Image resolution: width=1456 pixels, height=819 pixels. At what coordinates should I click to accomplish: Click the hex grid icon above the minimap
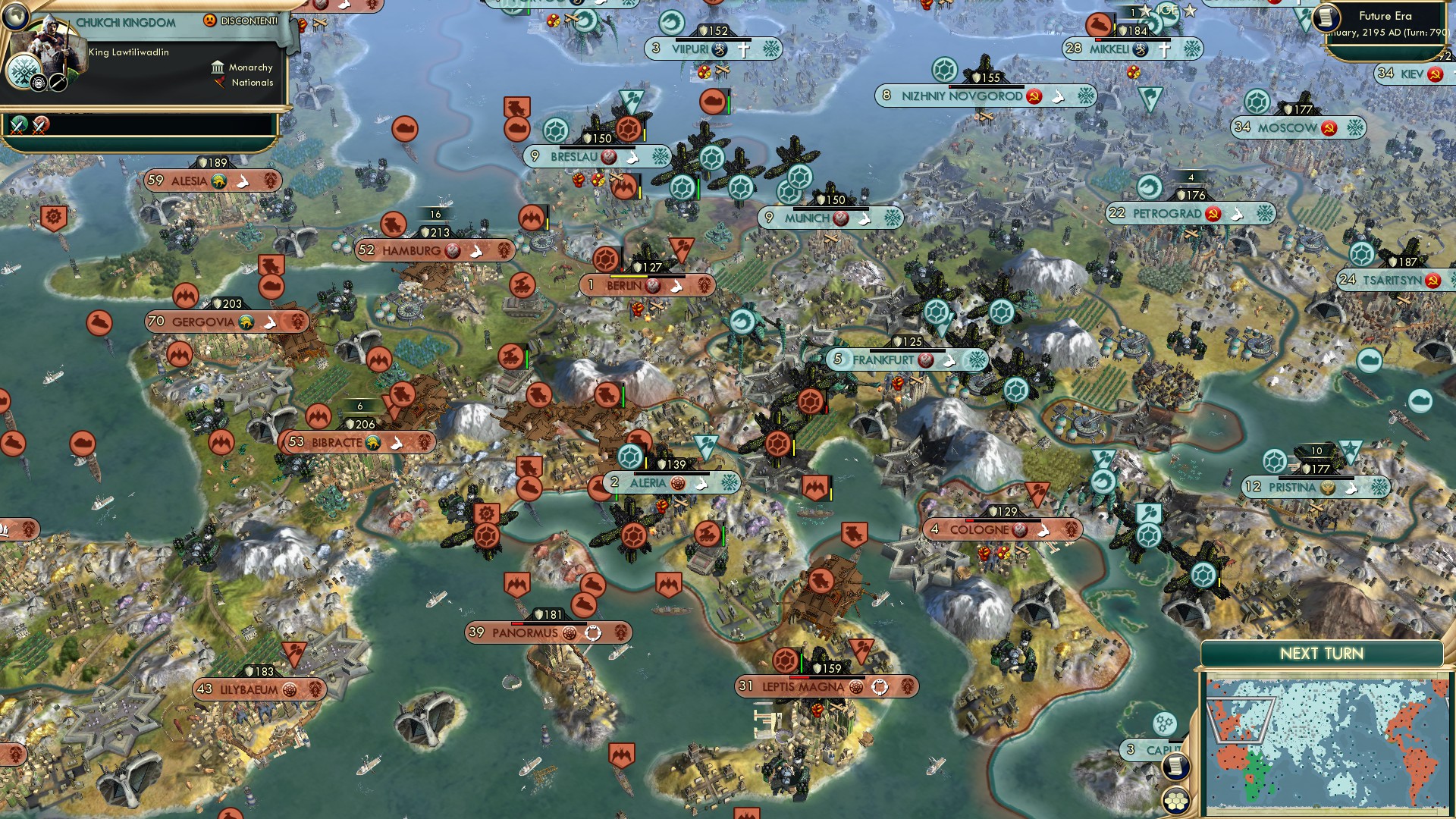[1175, 802]
